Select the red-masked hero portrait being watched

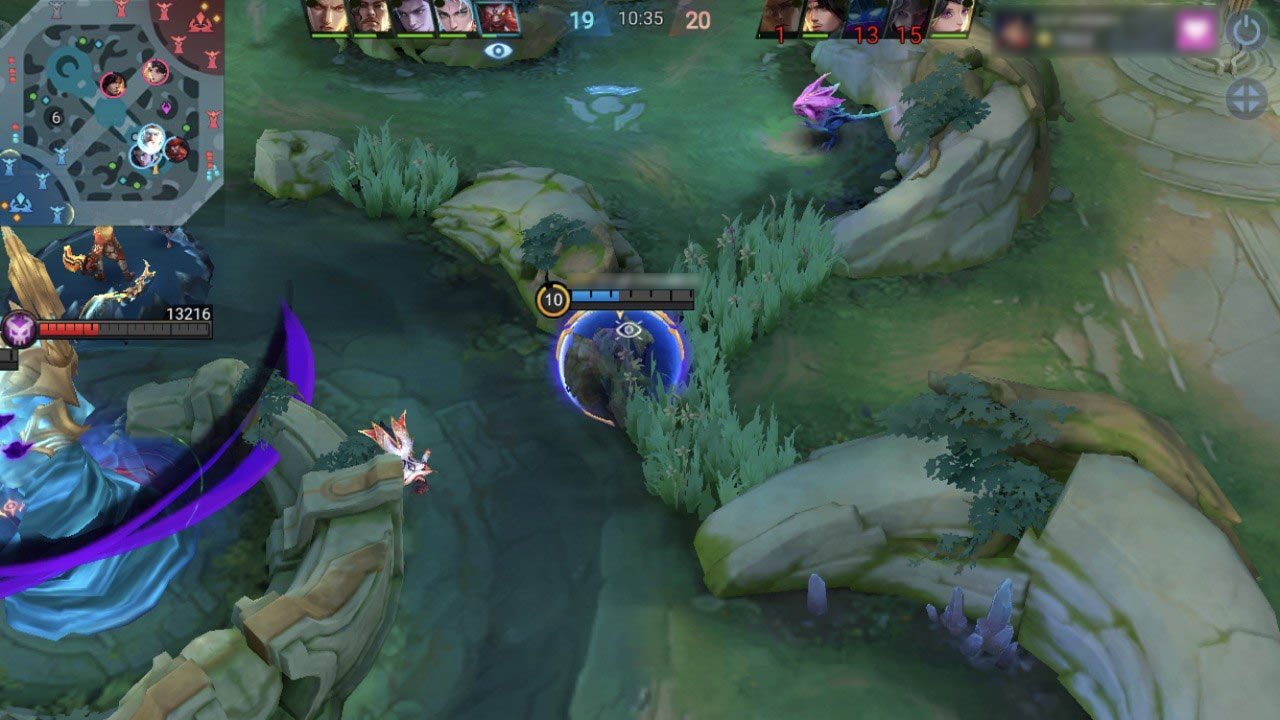[497, 19]
